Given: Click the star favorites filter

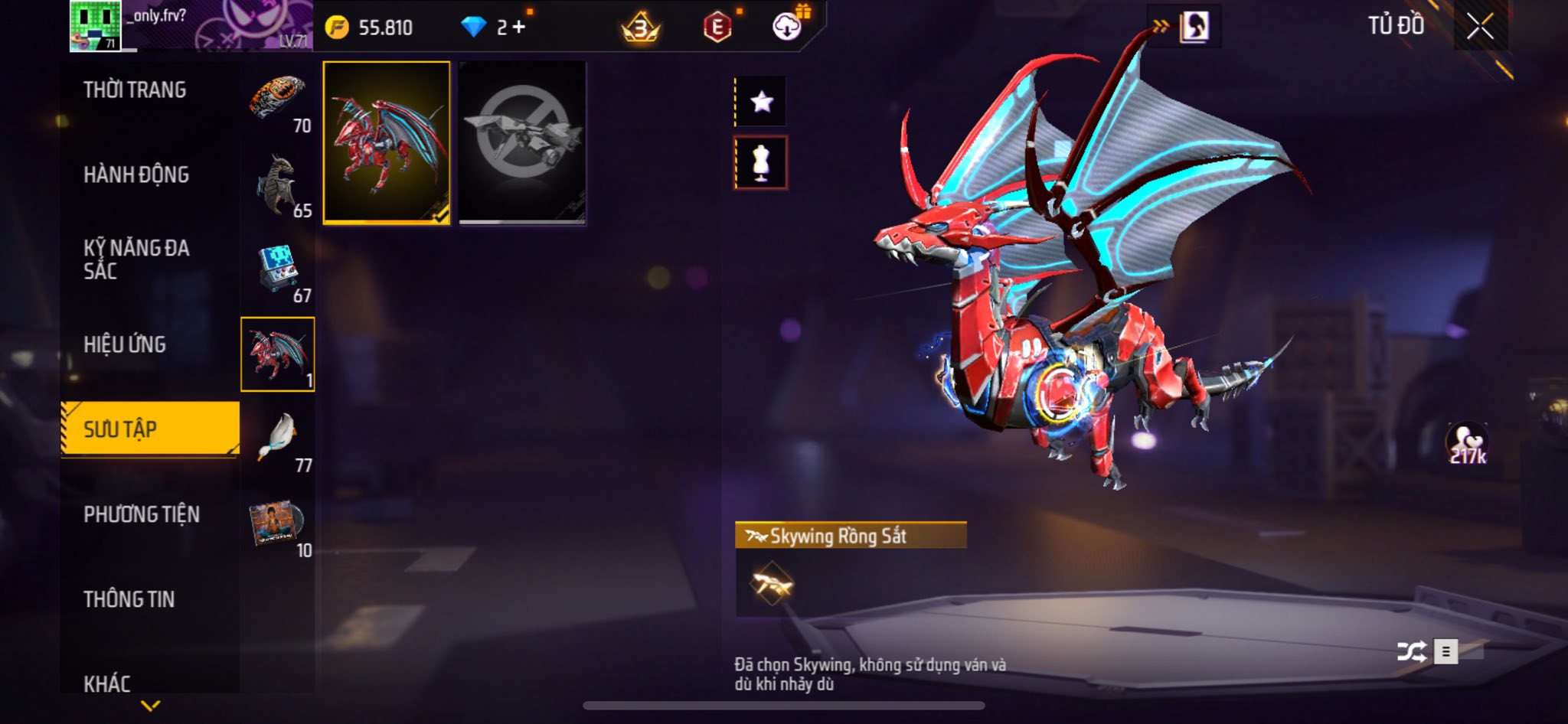Looking at the screenshot, I should click(x=761, y=102).
